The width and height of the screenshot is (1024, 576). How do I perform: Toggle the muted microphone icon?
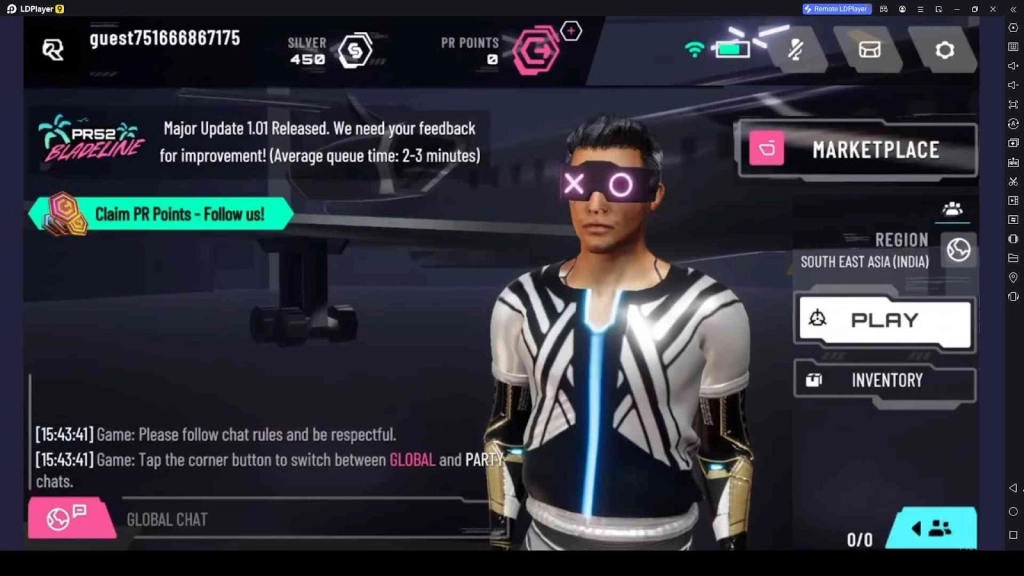tap(796, 50)
